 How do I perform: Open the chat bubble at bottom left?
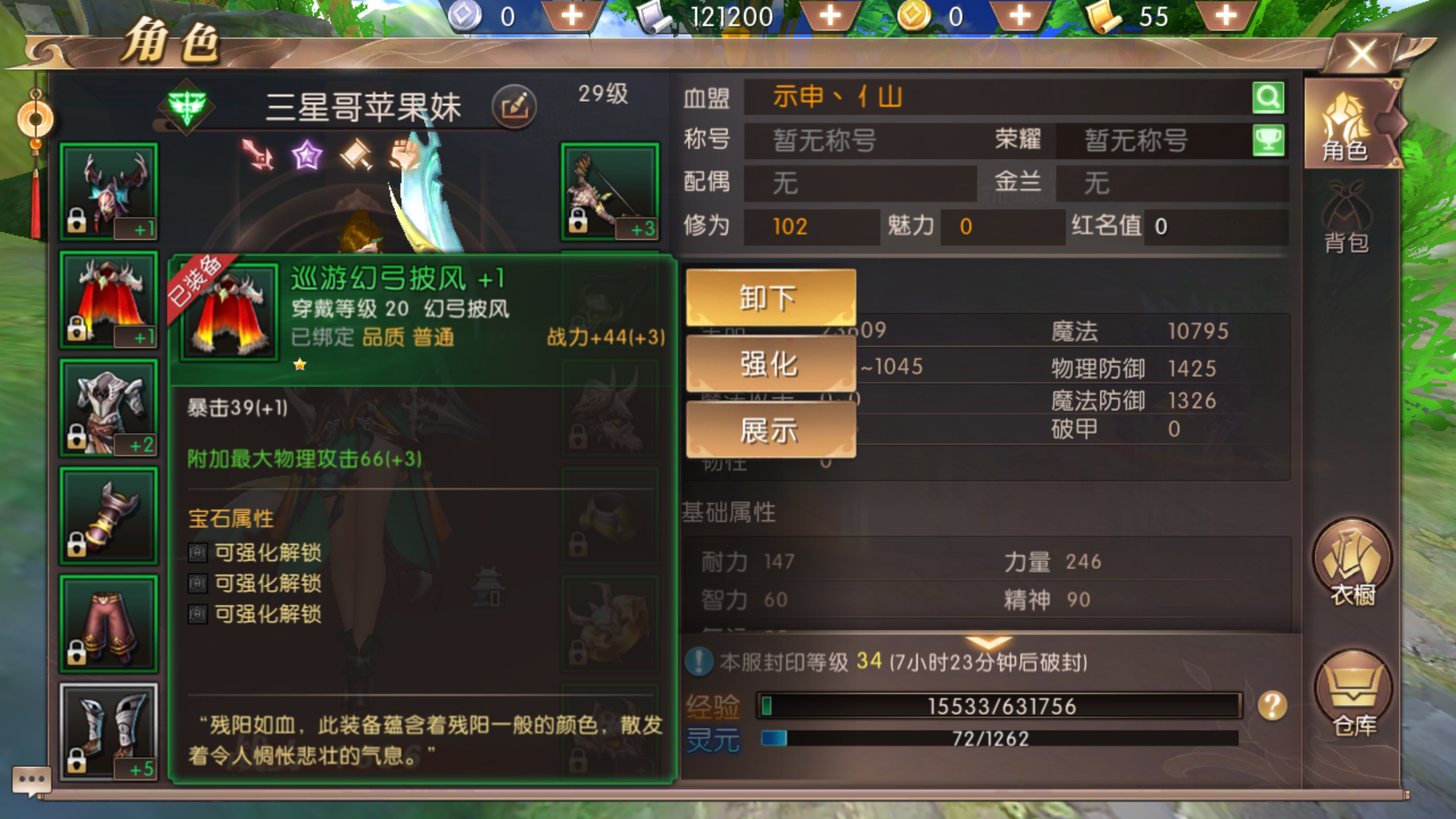pyautogui.click(x=32, y=780)
